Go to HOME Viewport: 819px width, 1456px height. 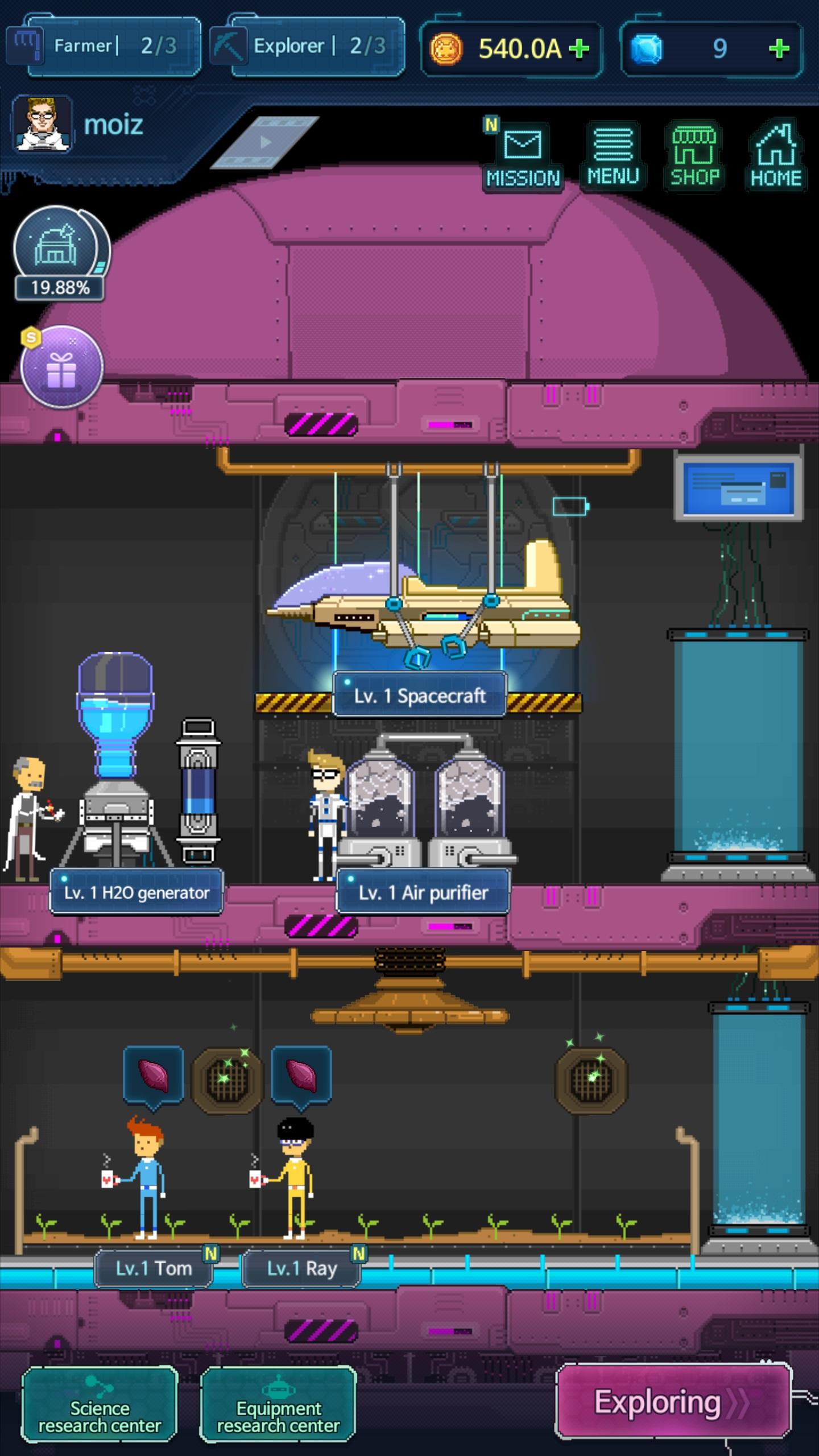pyautogui.click(x=776, y=156)
